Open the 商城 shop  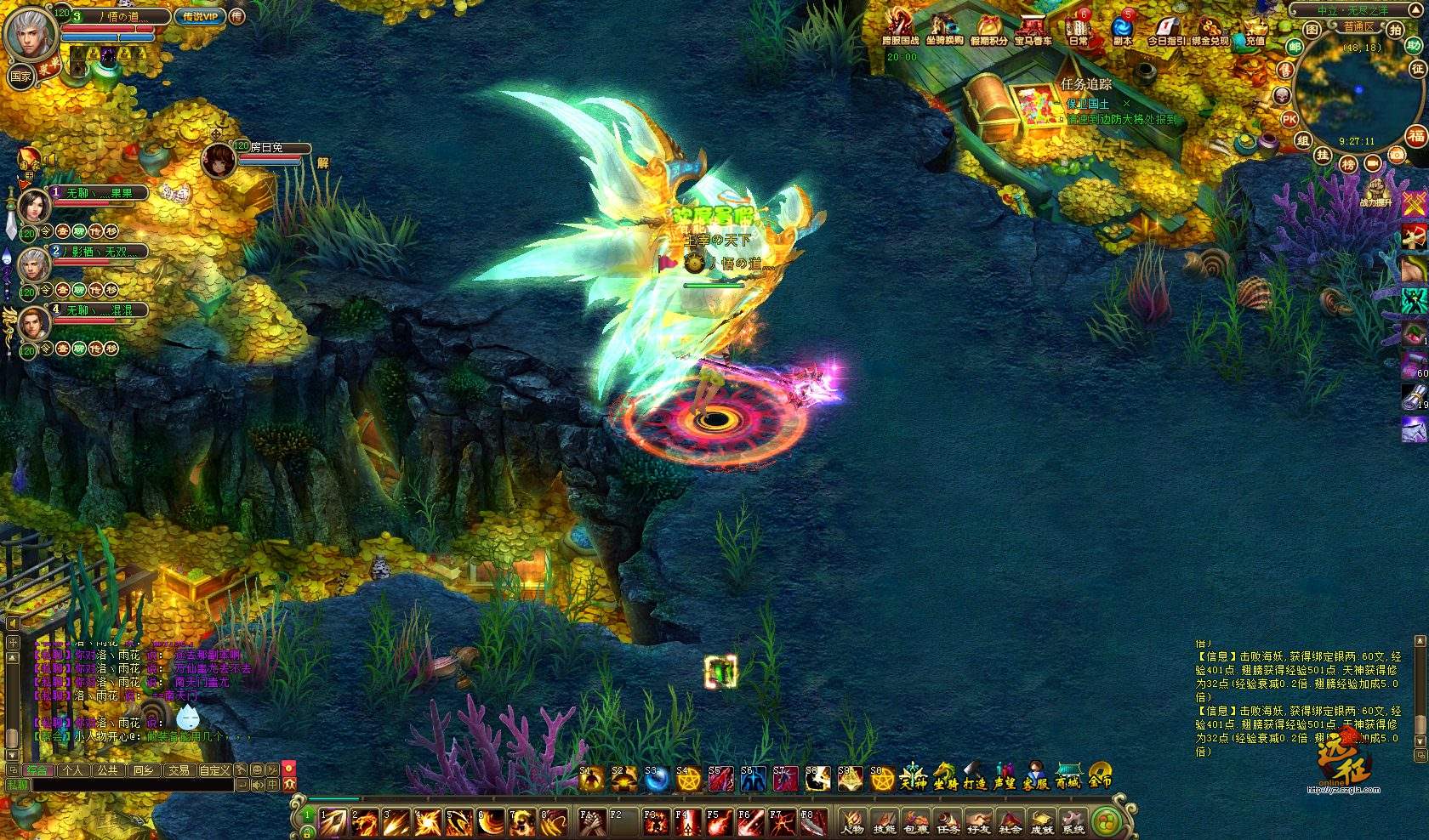(x=1068, y=775)
